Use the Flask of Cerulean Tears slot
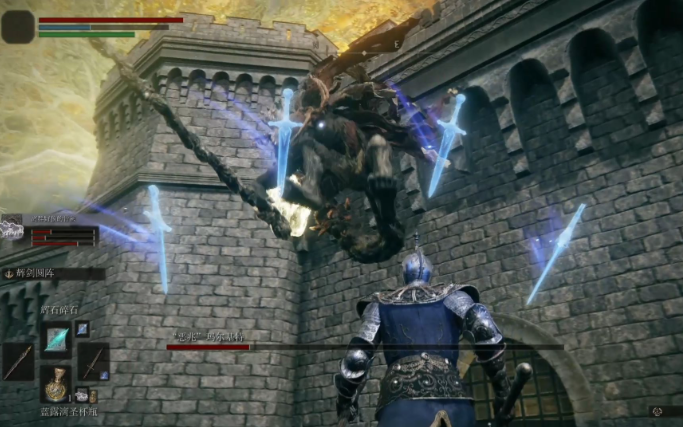The image size is (683, 427). 55,384
